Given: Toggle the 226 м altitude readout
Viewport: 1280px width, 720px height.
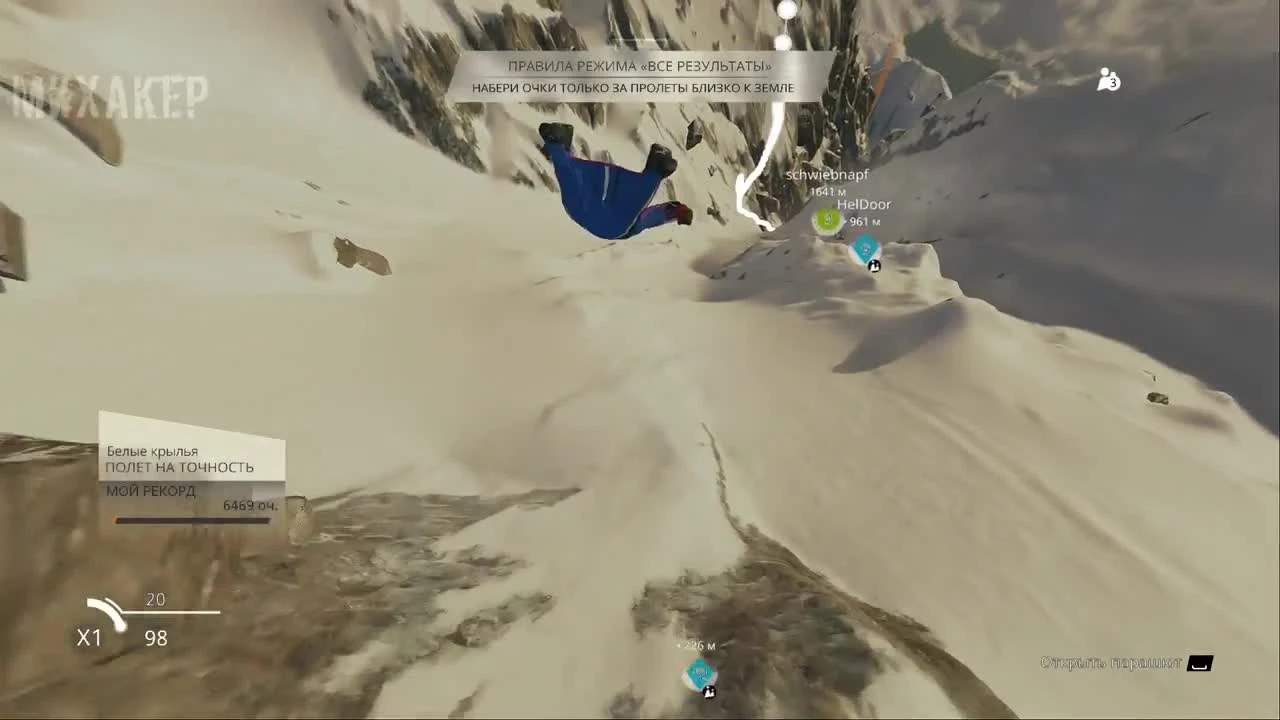Looking at the screenshot, I should point(697,646).
